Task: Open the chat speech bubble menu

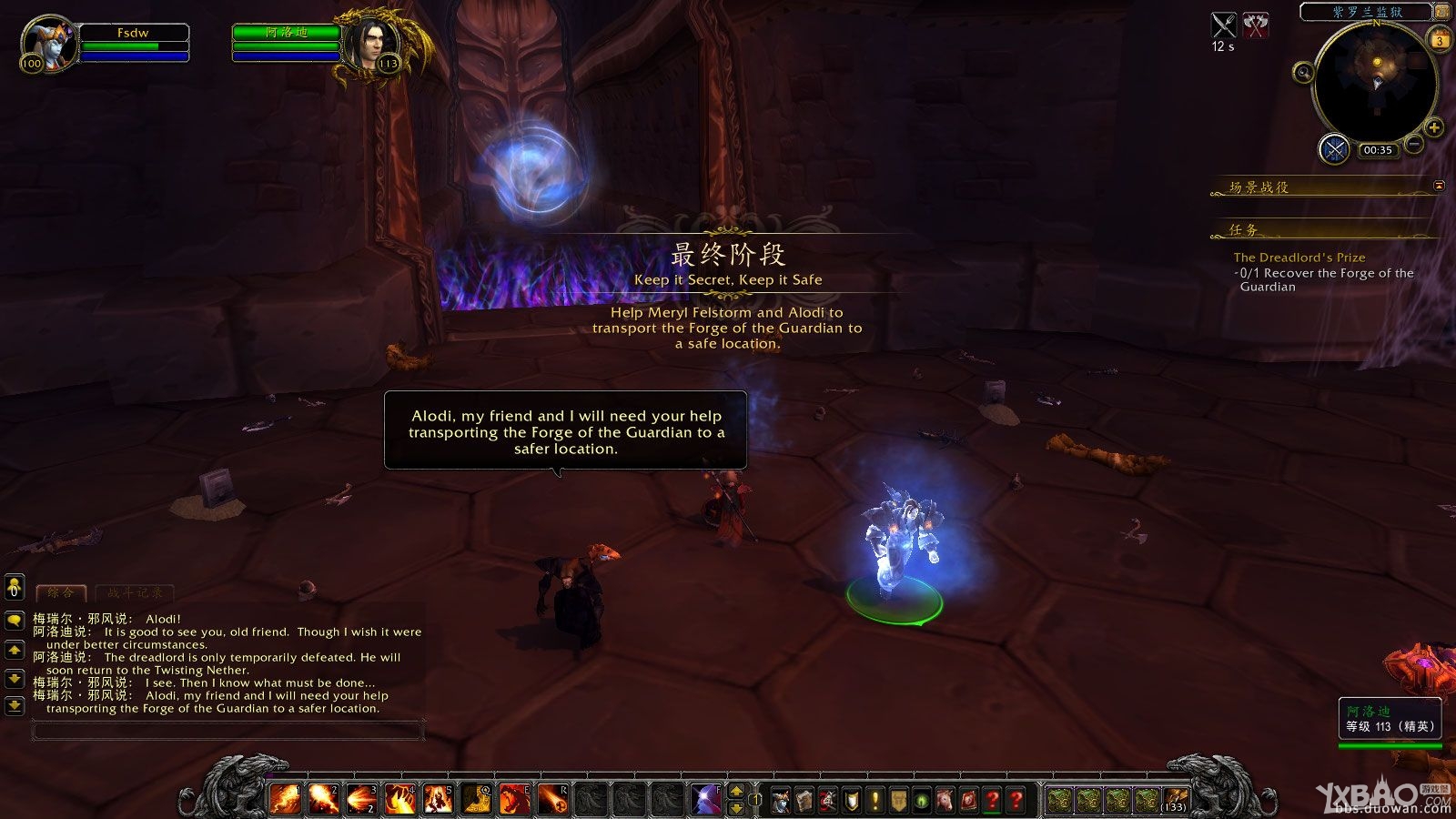Action: [x=15, y=621]
